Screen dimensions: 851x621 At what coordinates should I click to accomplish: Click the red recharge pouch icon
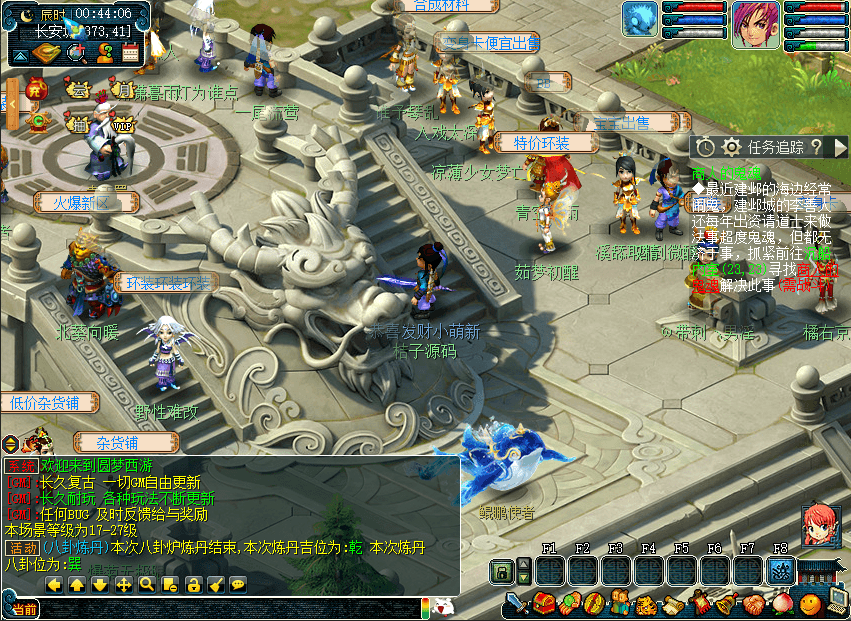tap(34, 89)
